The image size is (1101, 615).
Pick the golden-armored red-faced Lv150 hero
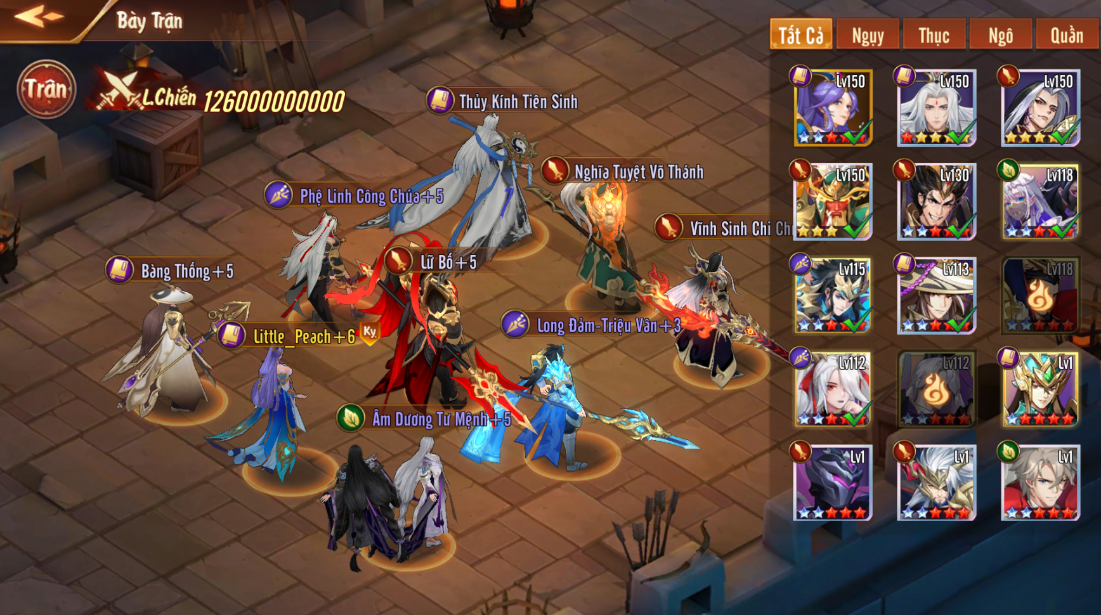pos(833,202)
